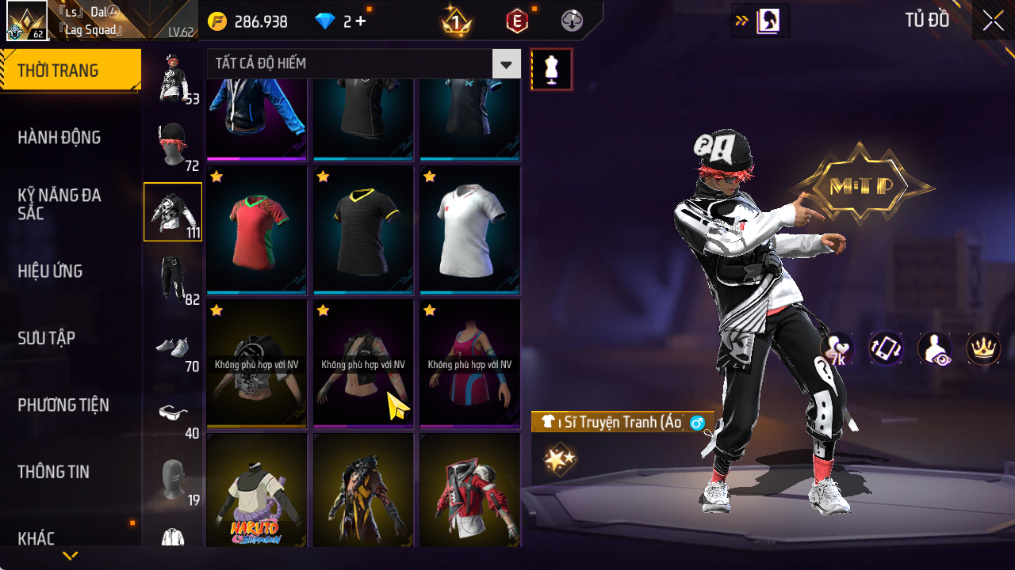Choose the black shirt with yellow trim
Viewport: 1015px width, 570px height.
364,227
